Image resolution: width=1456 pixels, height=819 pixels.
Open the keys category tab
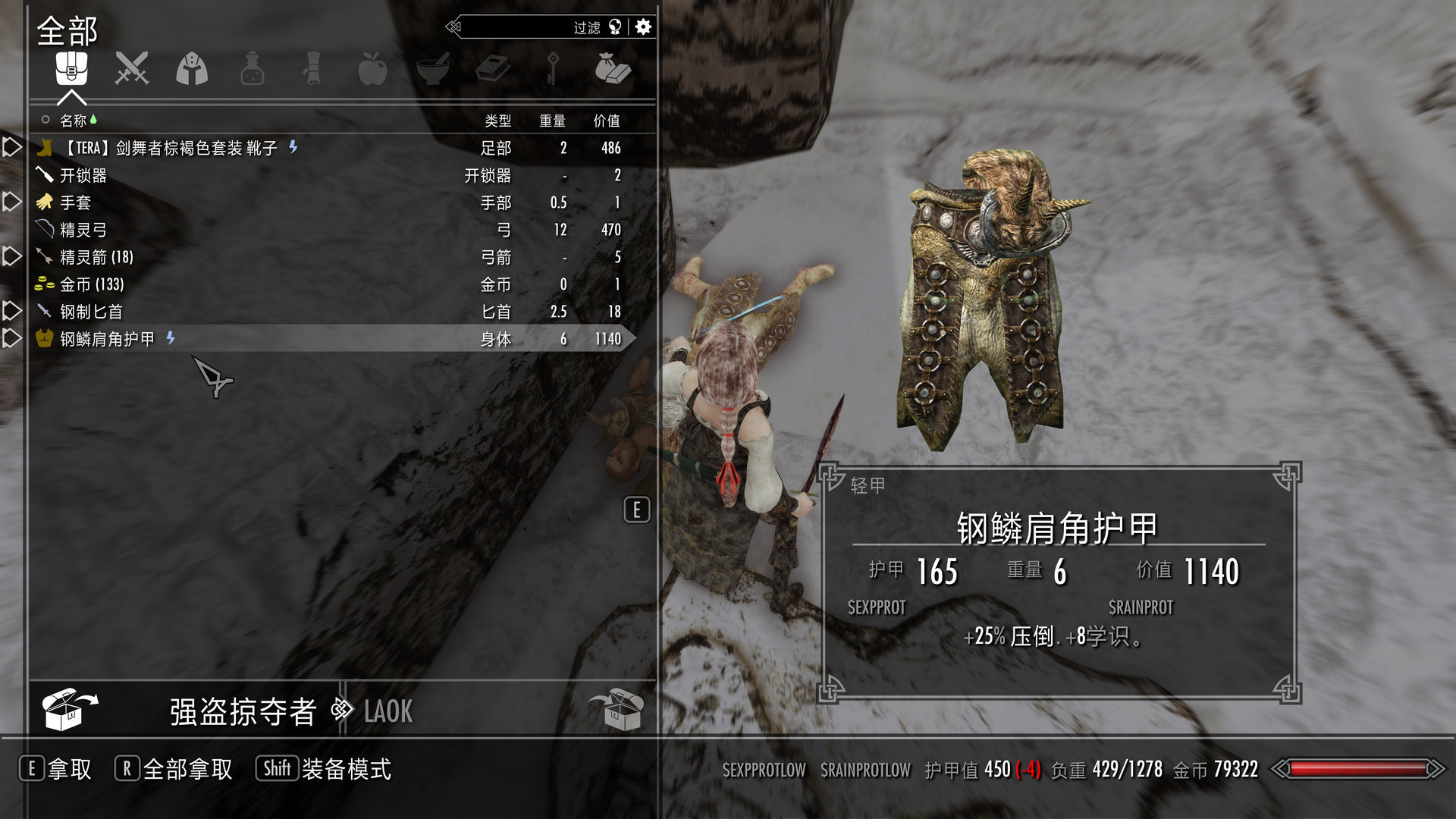553,69
